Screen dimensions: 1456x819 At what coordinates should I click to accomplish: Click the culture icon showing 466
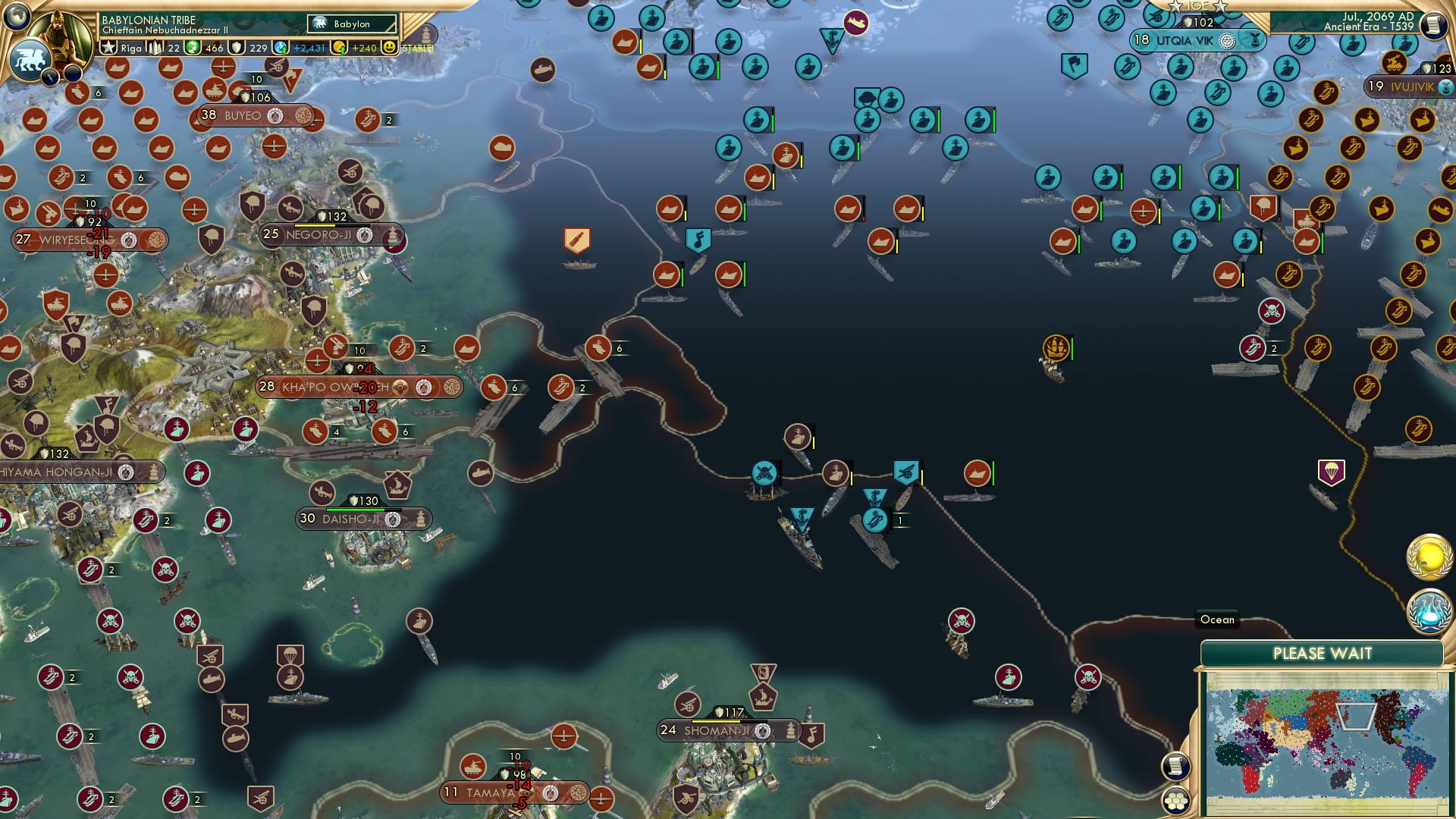191,47
